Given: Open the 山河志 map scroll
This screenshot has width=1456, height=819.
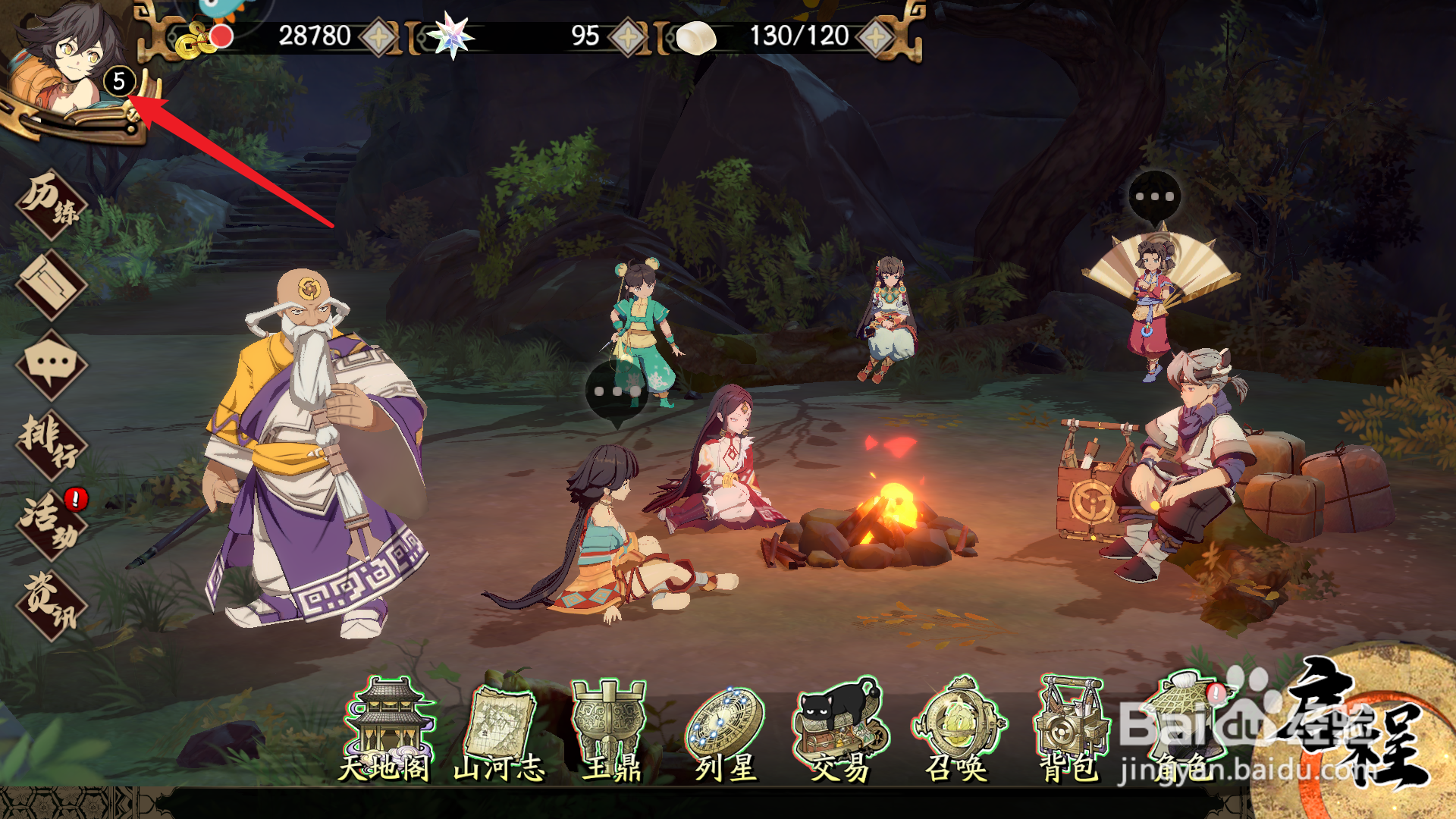Looking at the screenshot, I should [500, 730].
